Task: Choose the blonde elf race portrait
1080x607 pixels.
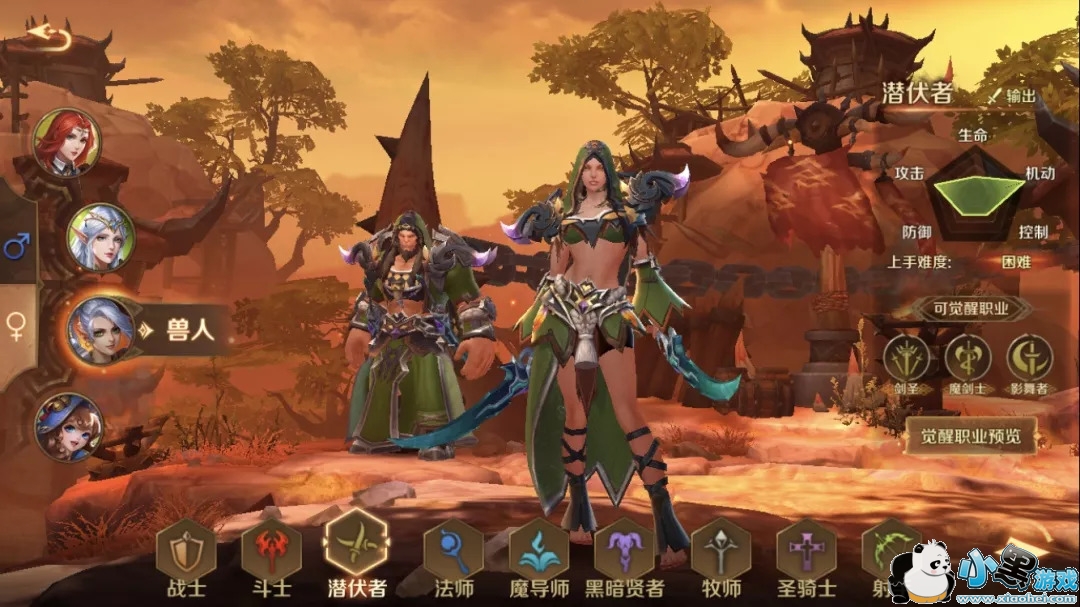Action: [100, 237]
